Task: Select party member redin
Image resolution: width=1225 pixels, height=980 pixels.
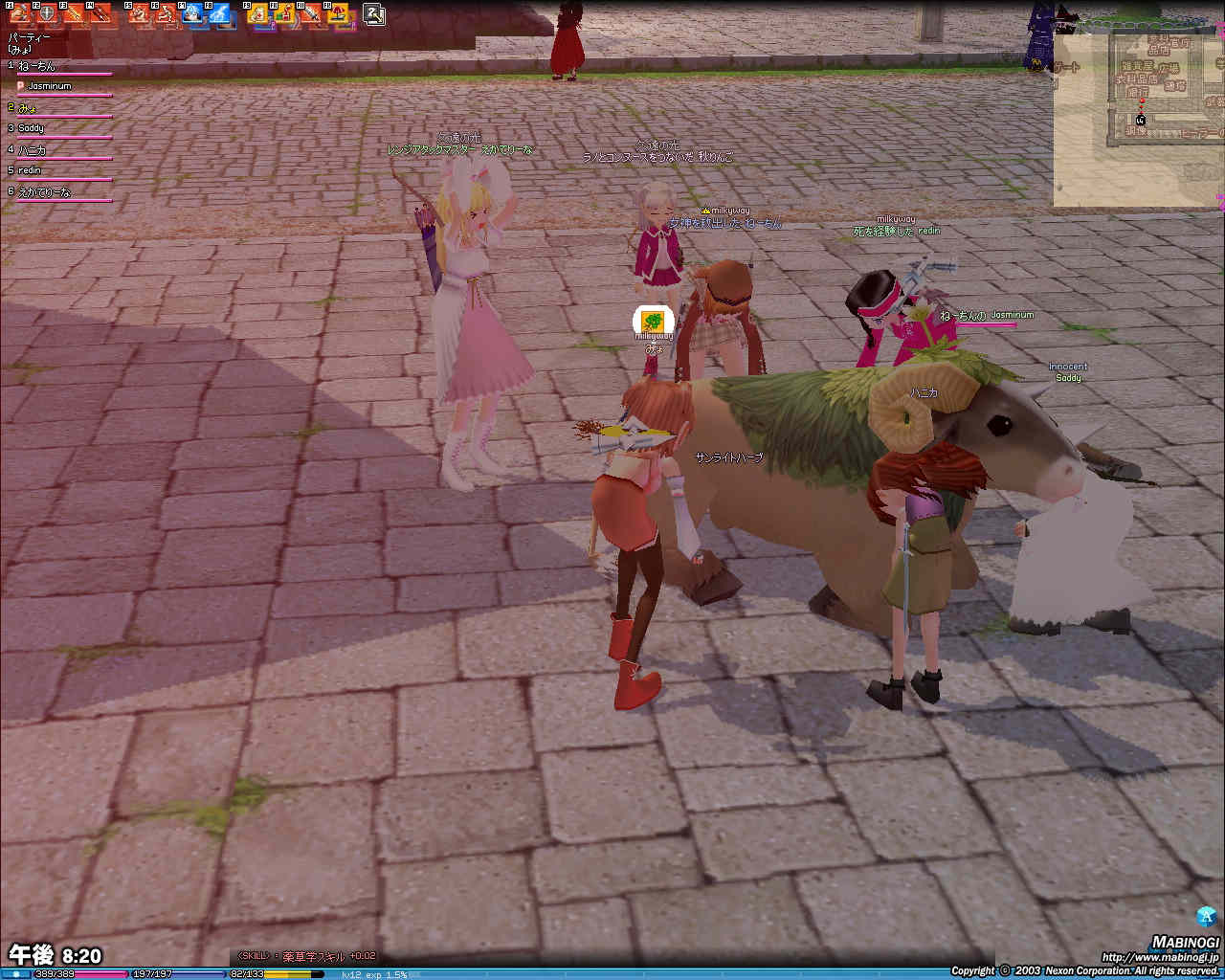Action: (x=30, y=170)
